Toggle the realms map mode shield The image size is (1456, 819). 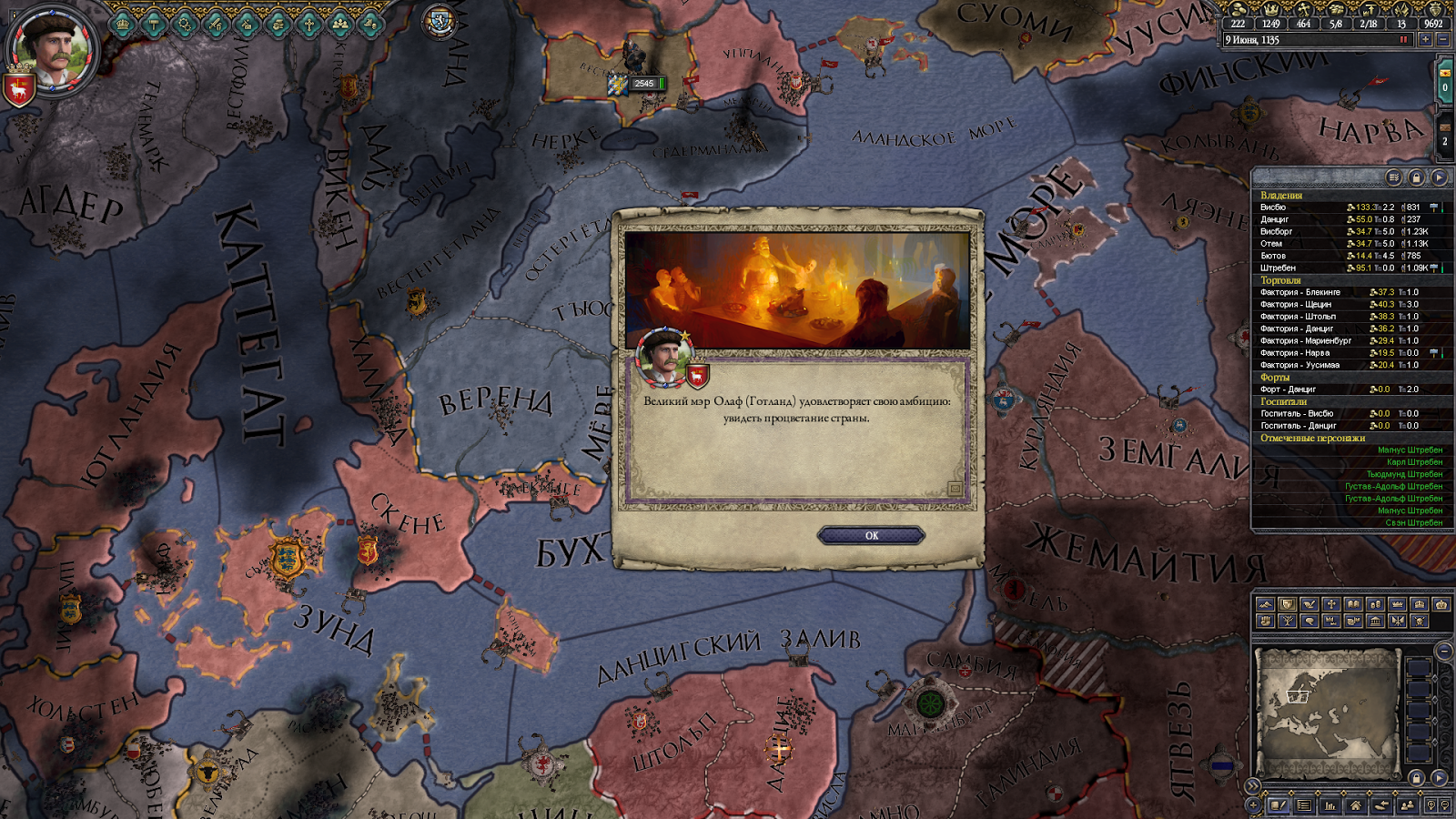pyautogui.click(x=1288, y=604)
